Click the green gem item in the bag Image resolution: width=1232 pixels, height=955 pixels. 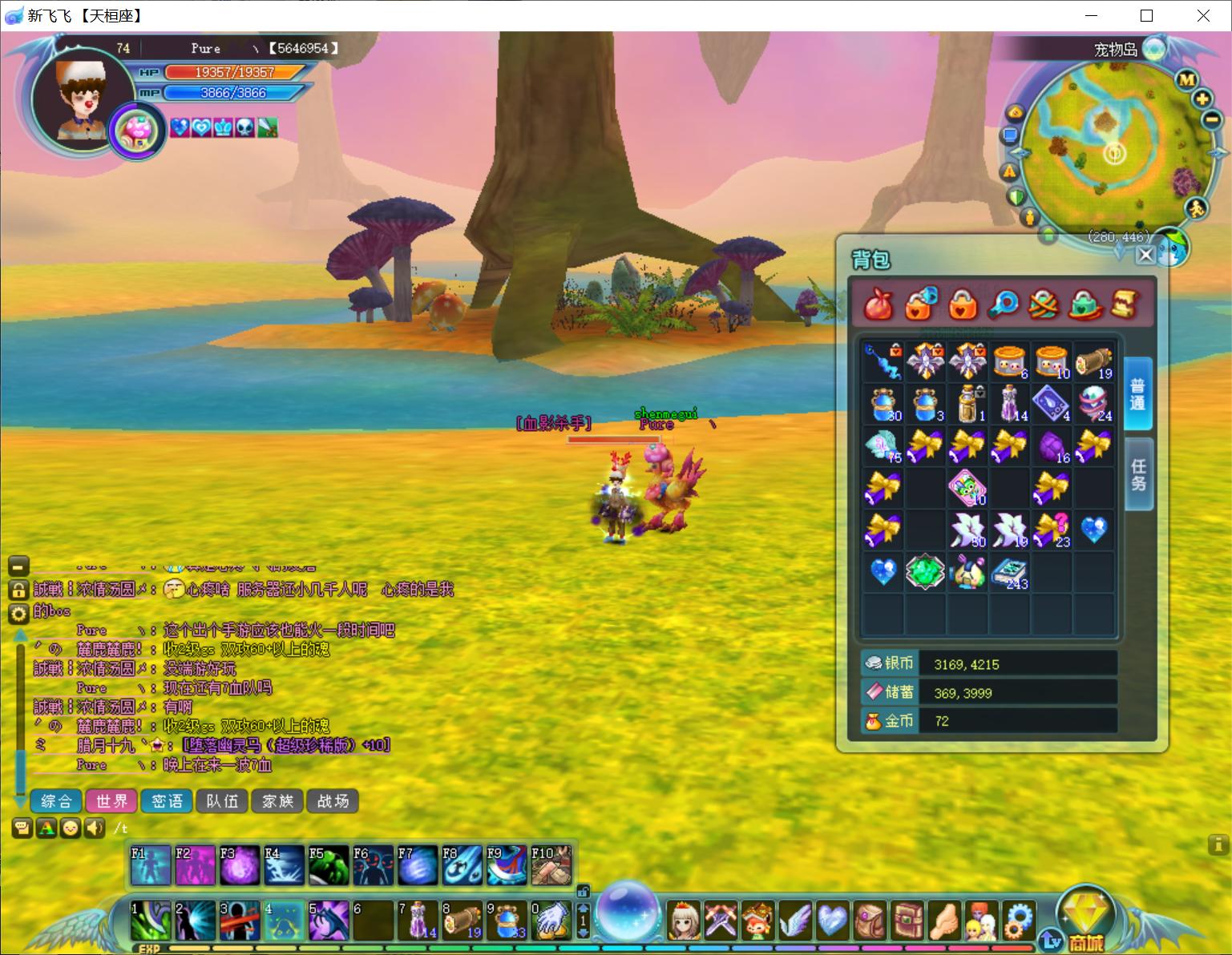click(x=925, y=572)
